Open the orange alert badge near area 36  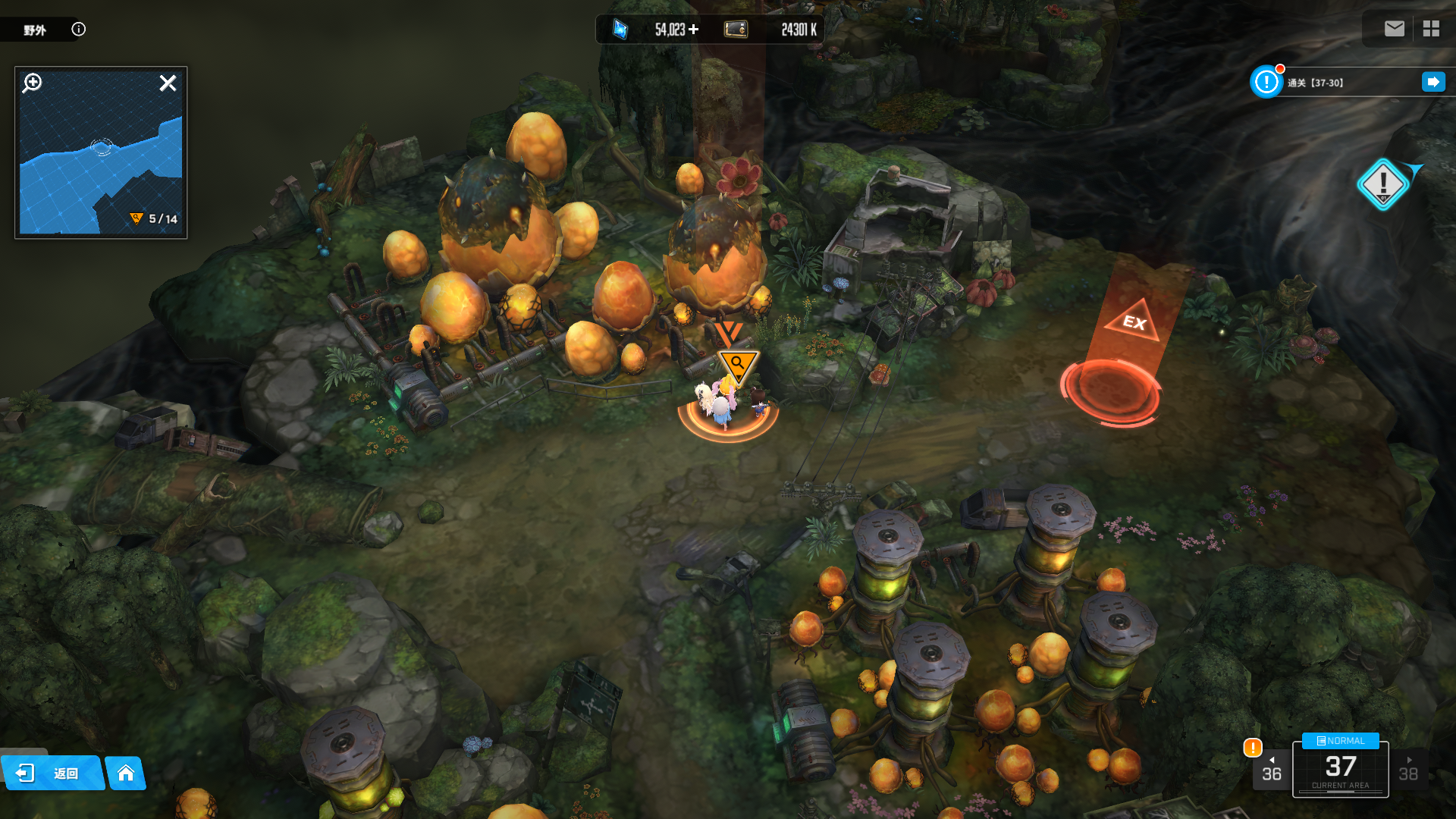1253,748
